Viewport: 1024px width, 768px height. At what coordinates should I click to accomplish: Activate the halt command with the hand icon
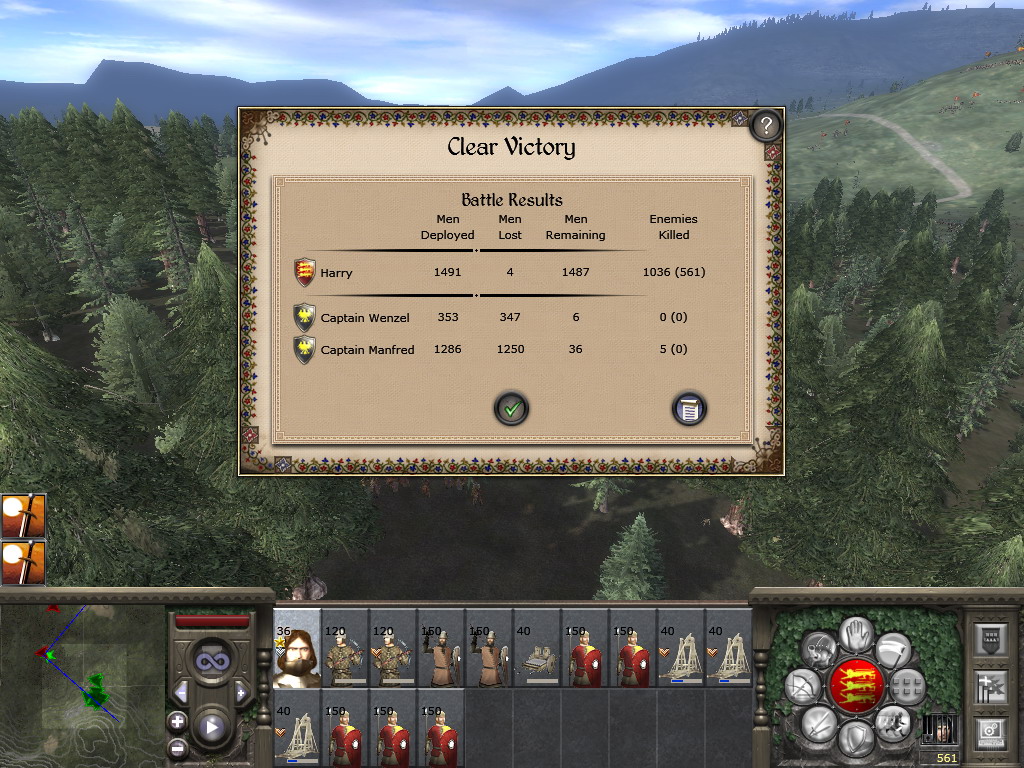[856, 632]
